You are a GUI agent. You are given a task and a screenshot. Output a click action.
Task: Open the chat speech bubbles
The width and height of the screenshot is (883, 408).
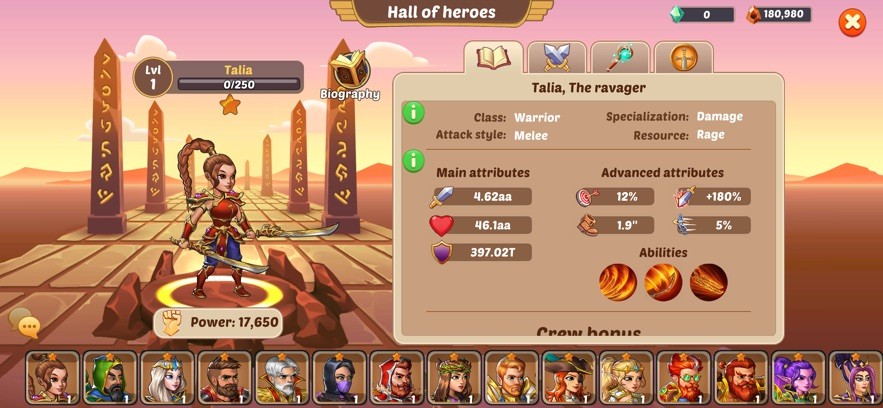pos(24,323)
